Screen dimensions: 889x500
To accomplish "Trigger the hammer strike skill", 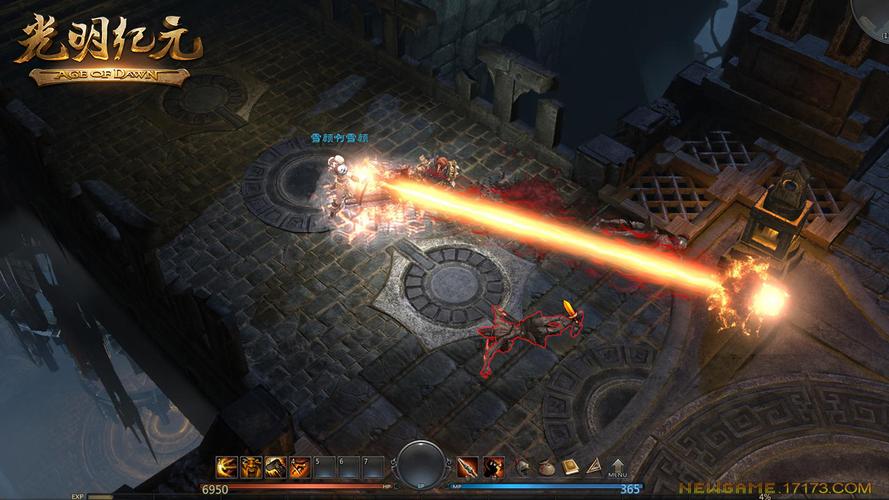I will click(274, 466).
